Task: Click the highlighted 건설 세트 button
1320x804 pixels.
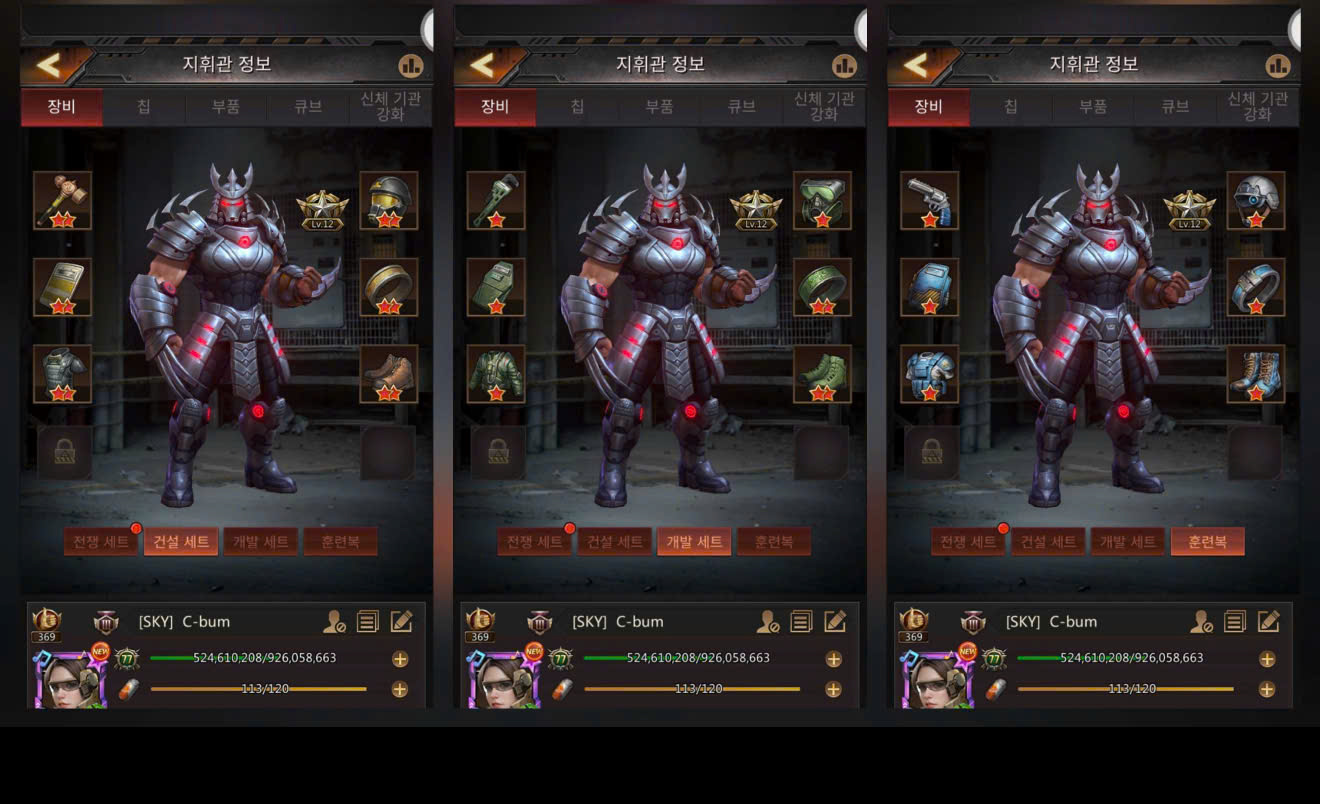Action: [x=181, y=542]
